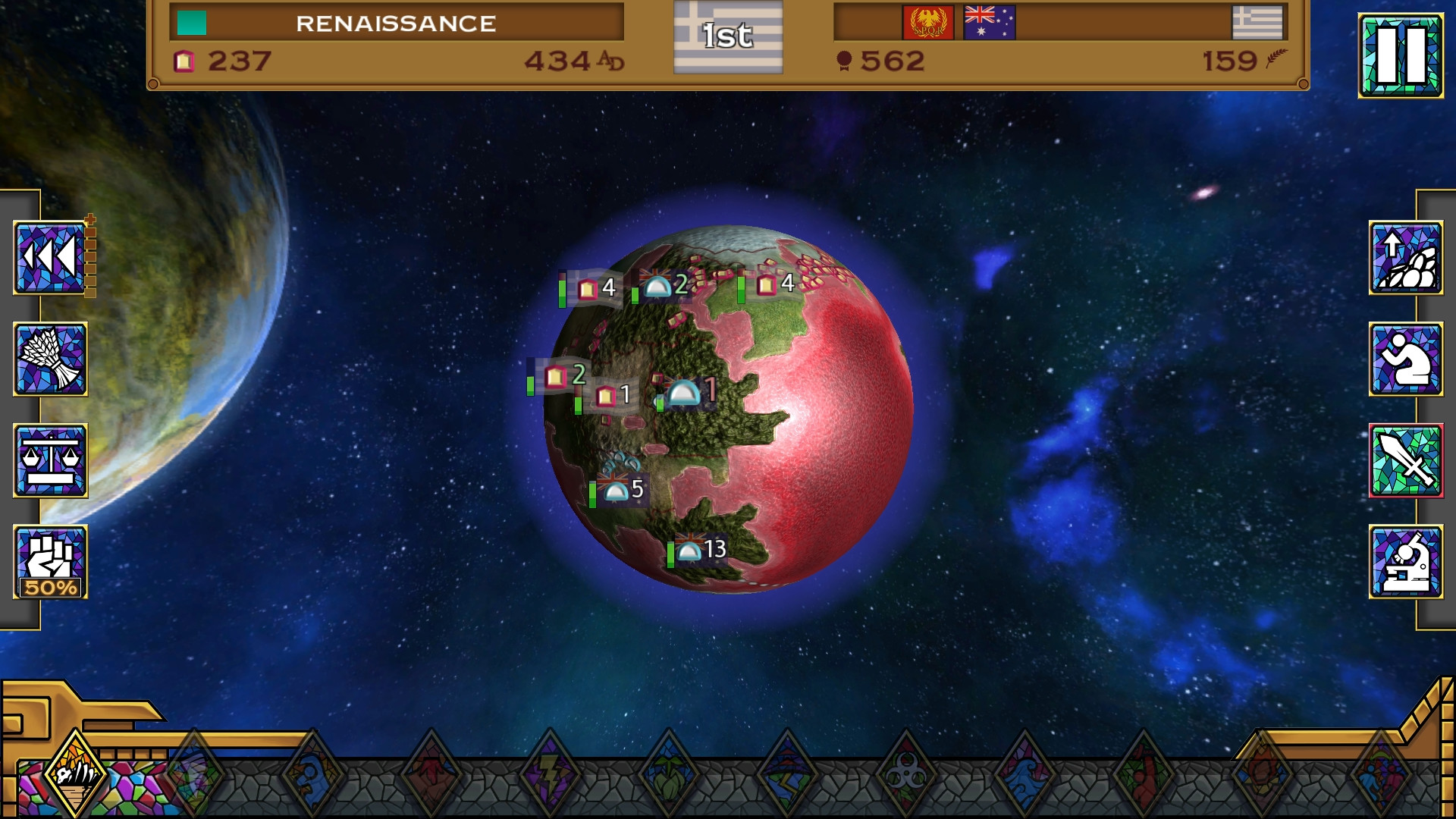Select the raised fist 50% icon

50,562
